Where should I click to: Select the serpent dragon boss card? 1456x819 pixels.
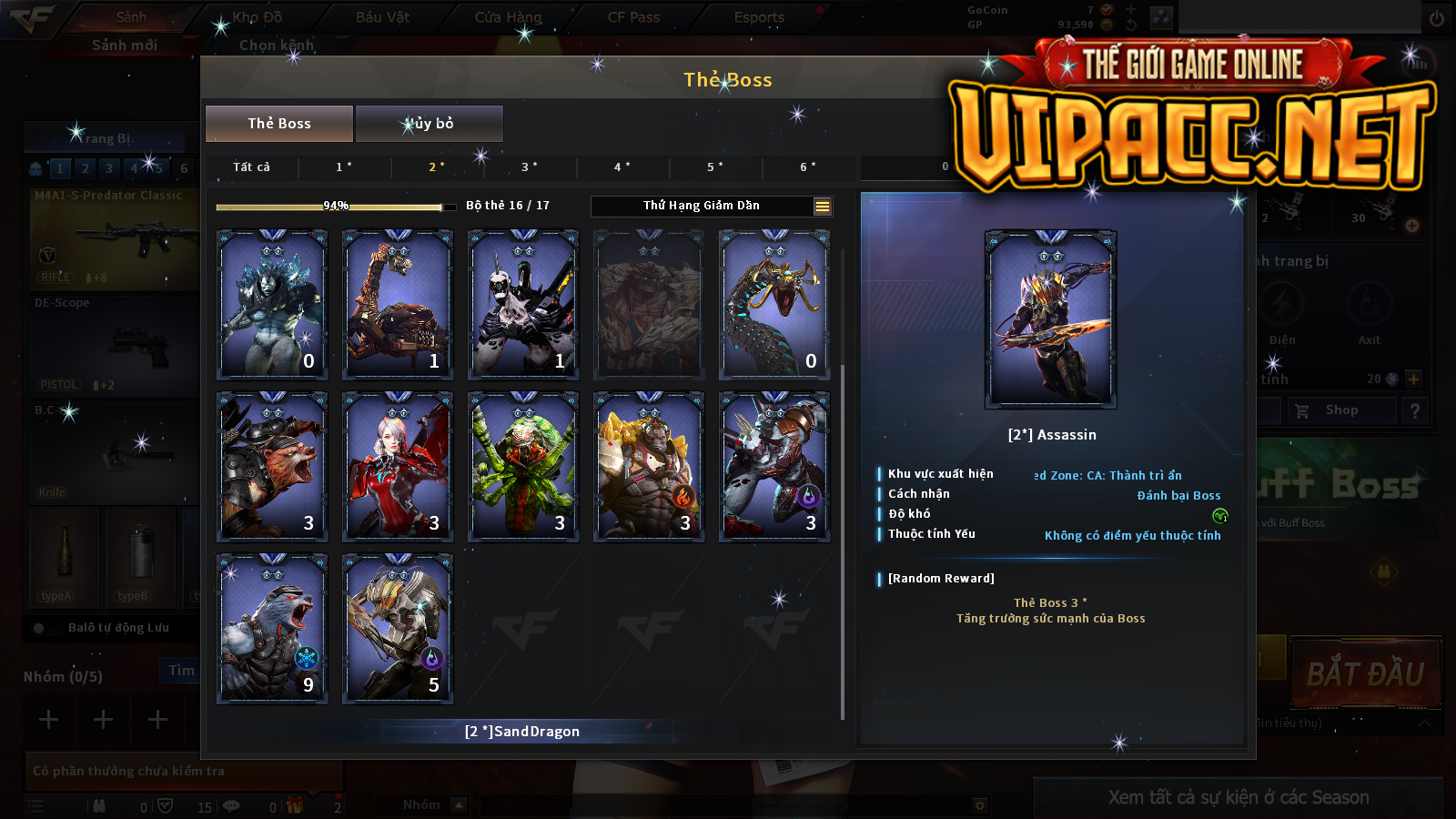(x=774, y=304)
